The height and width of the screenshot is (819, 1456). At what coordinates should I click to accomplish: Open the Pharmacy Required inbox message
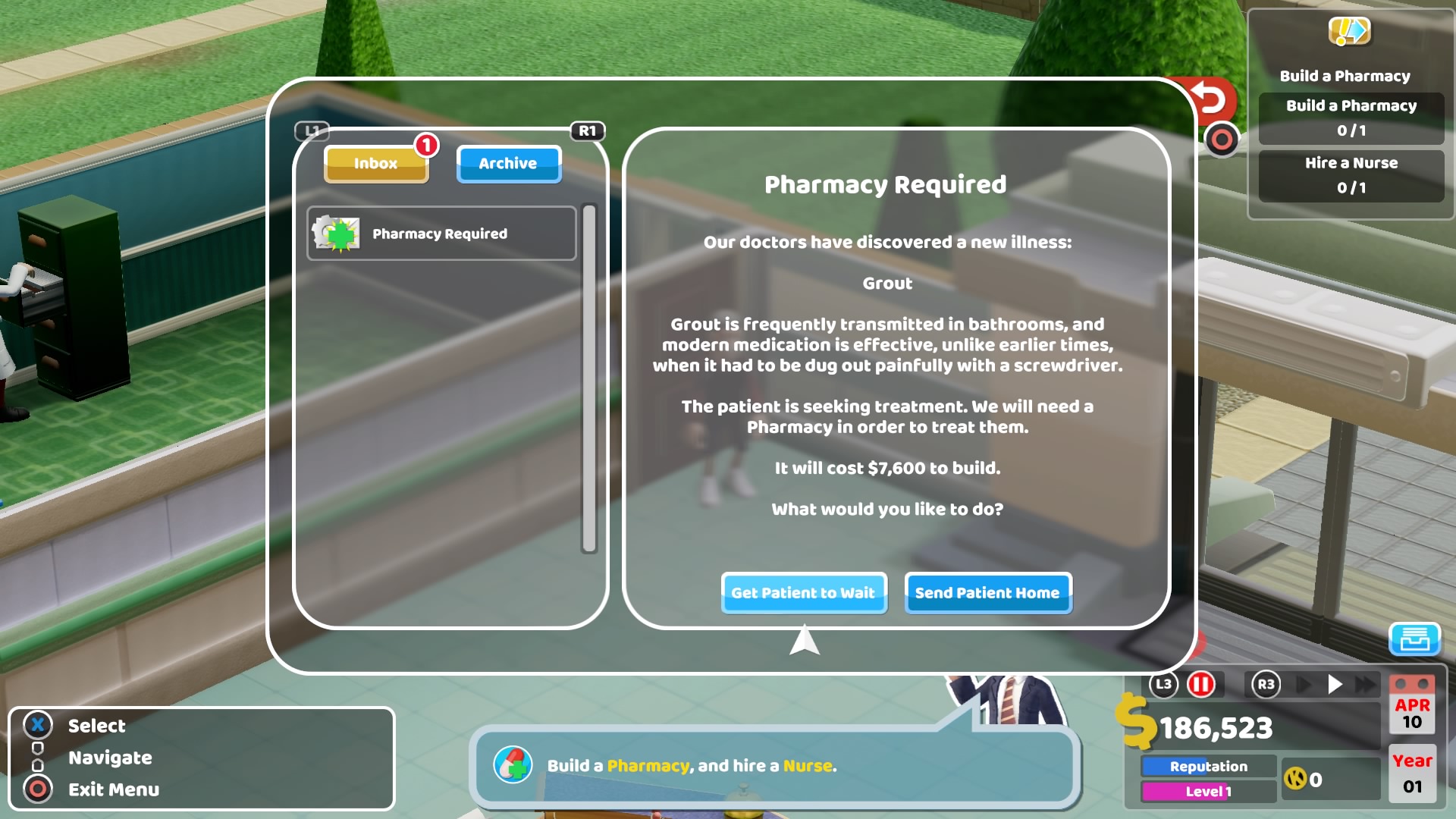click(441, 234)
